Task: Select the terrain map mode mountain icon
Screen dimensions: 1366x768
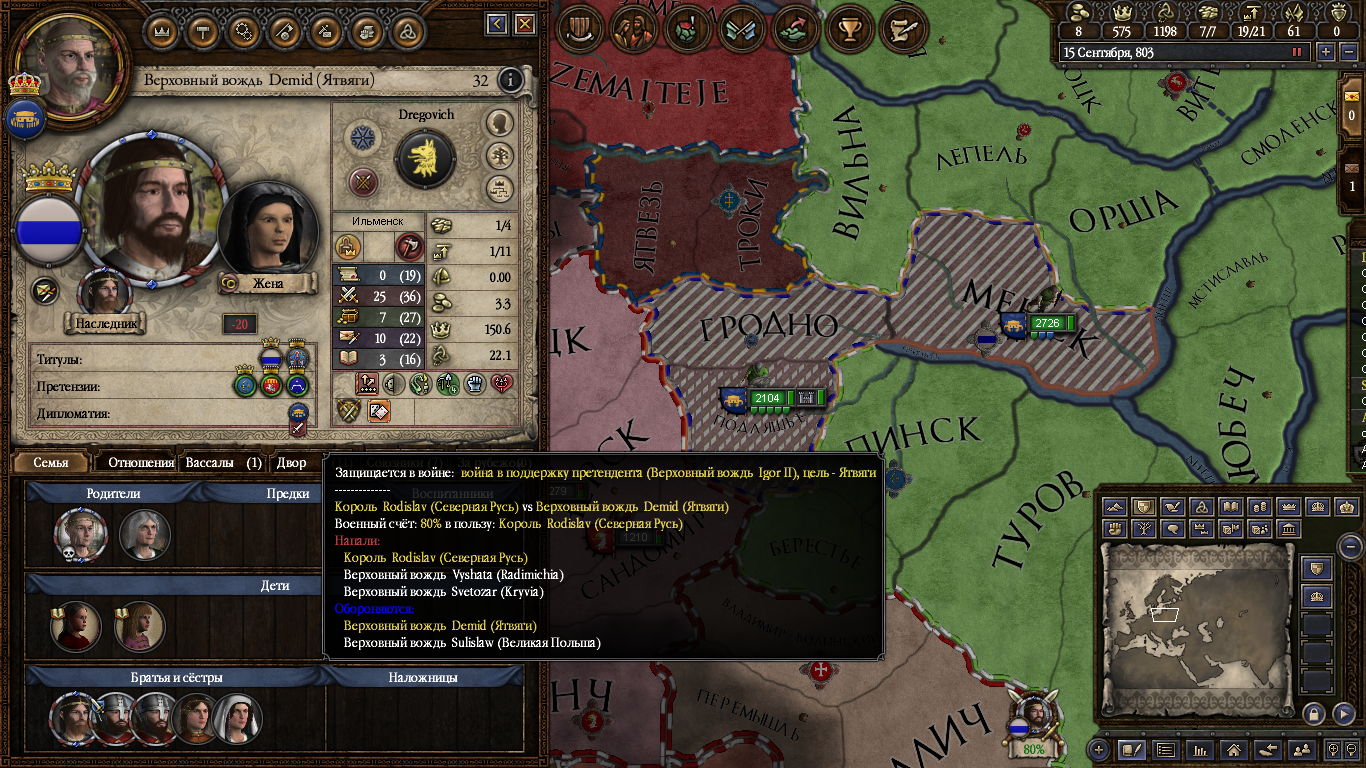Action: coord(1115,507)
